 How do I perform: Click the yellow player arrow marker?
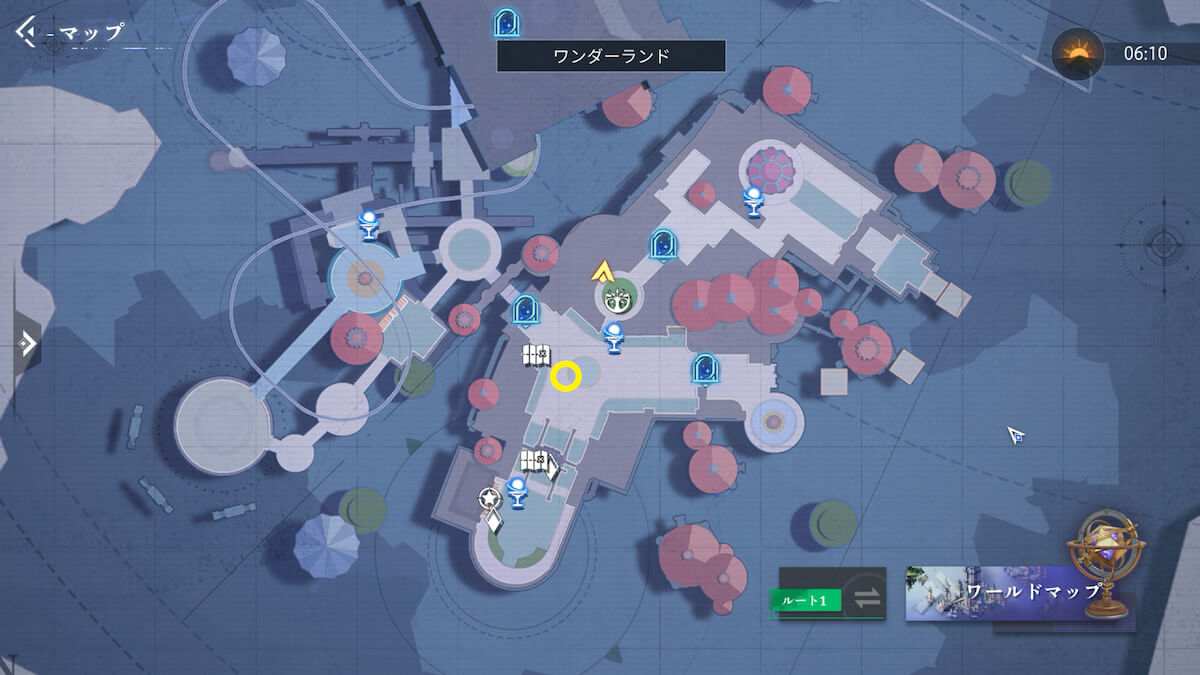pos(602,269)
